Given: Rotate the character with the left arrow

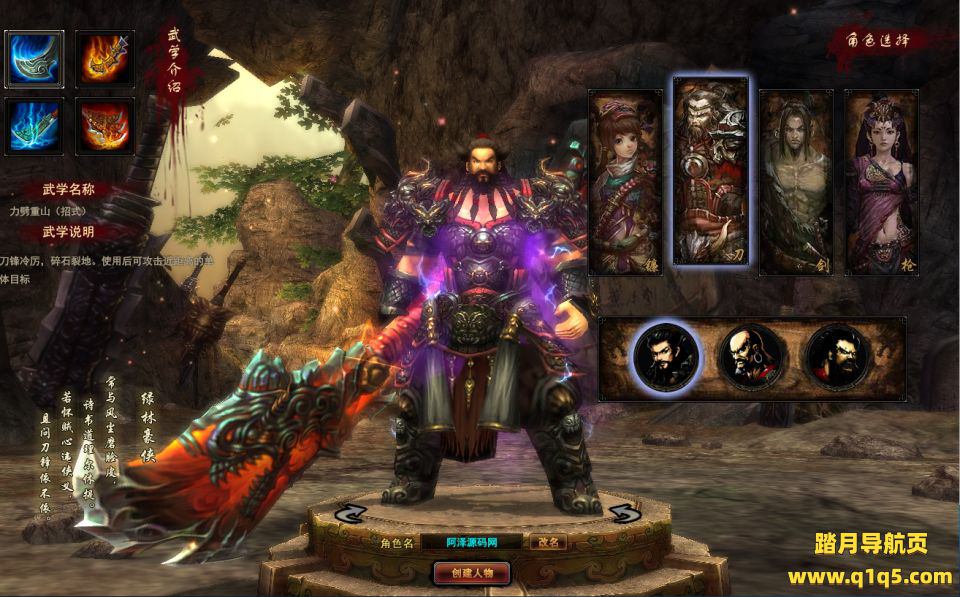Looking at the screenshot, I should [352, 512].
